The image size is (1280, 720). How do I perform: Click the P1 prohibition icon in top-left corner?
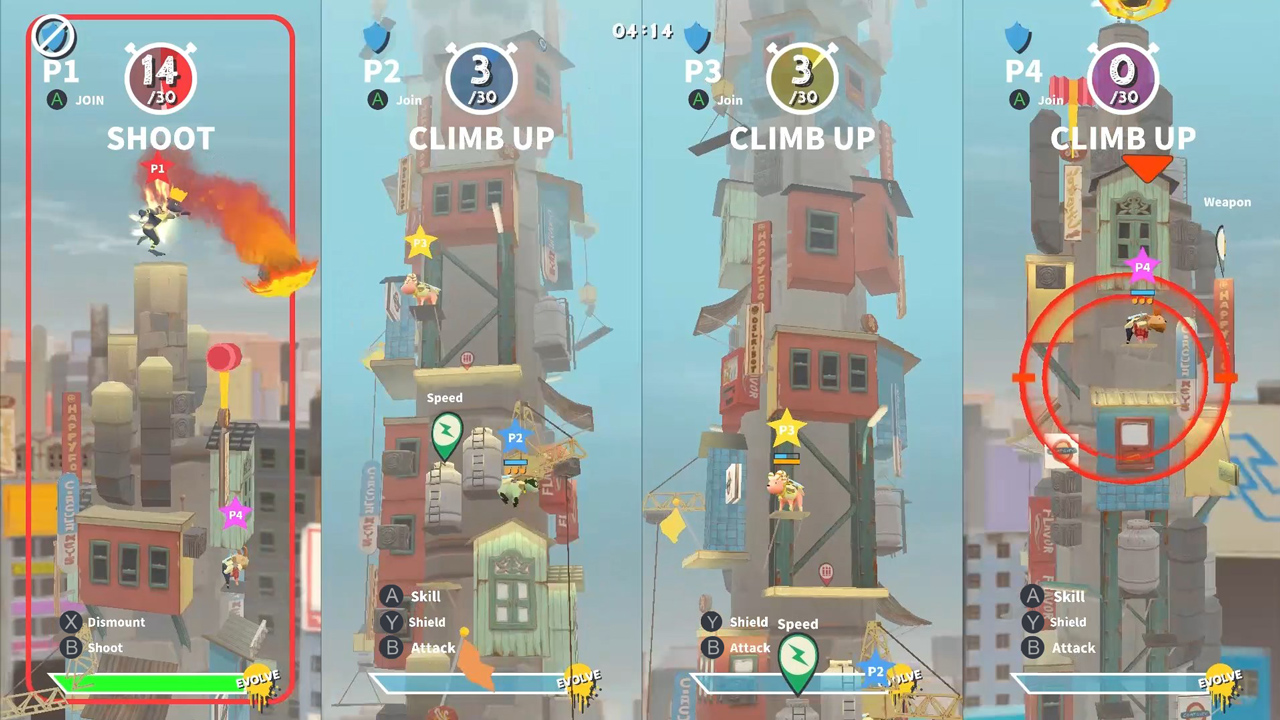click(54, 37)
